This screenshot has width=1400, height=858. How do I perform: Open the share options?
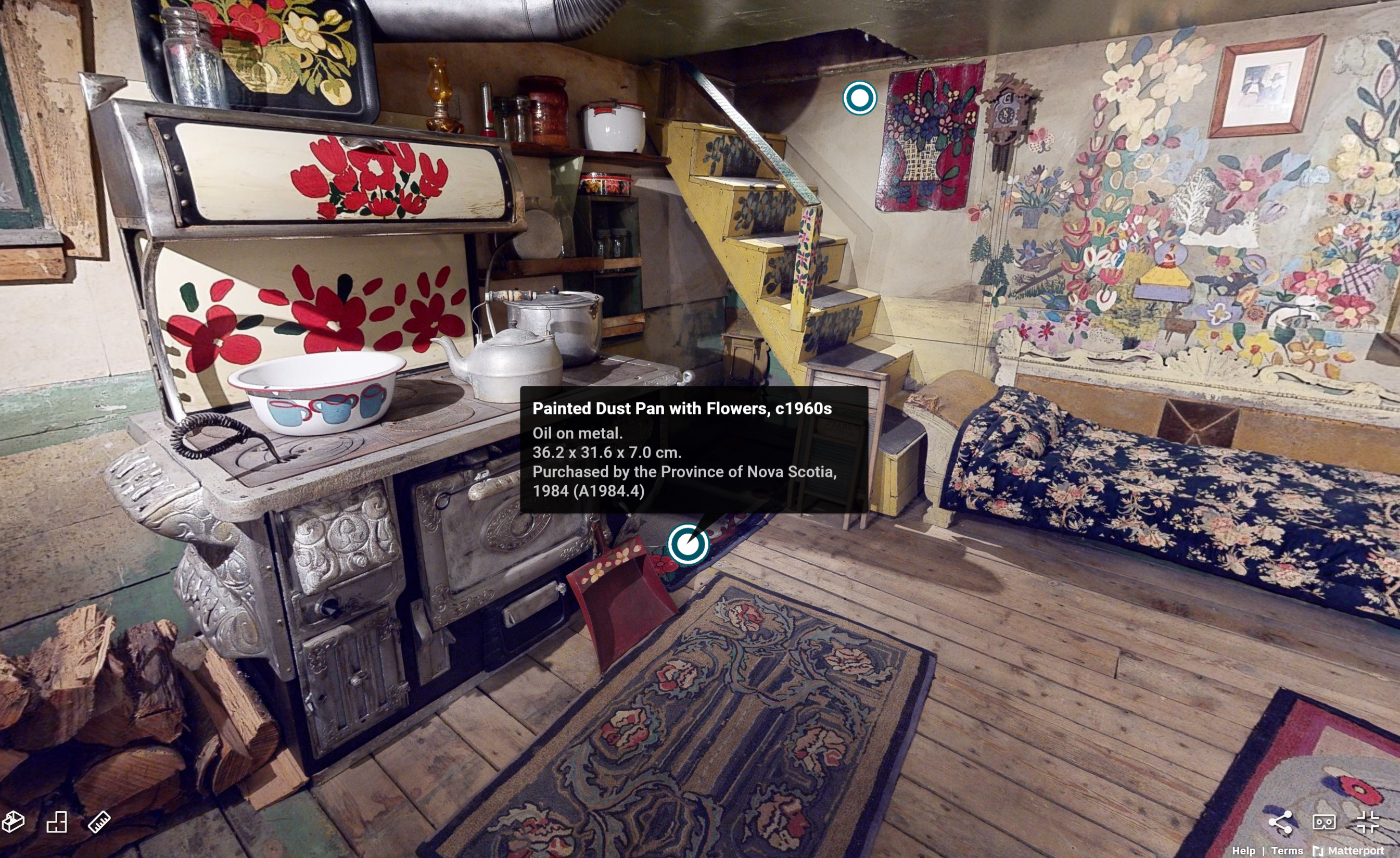coord(1280,822)
